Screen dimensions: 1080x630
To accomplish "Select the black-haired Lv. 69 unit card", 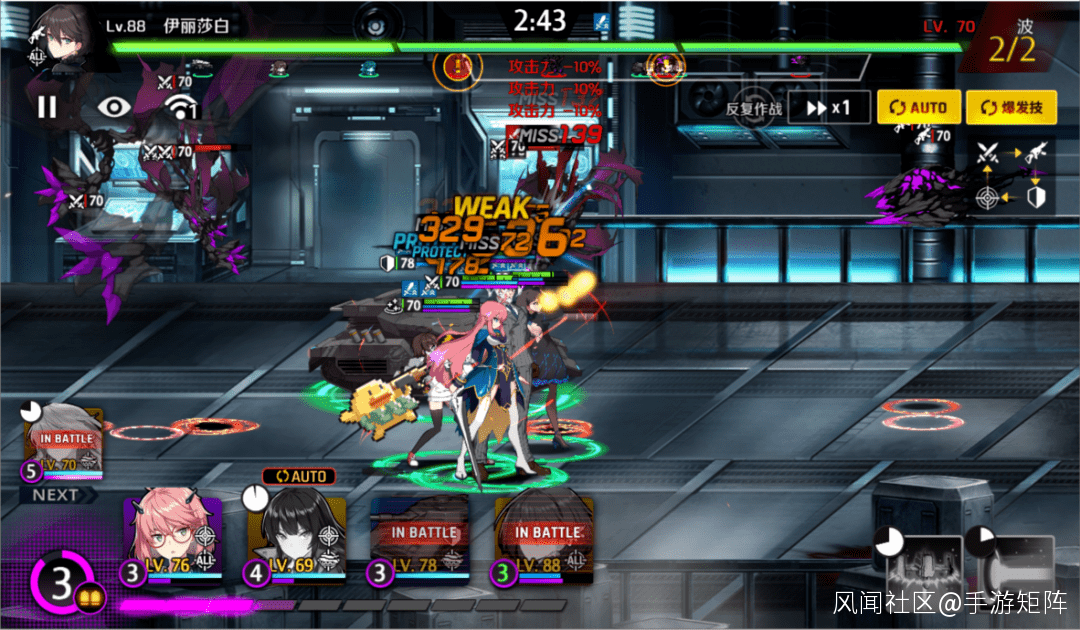I will (296, 539).
